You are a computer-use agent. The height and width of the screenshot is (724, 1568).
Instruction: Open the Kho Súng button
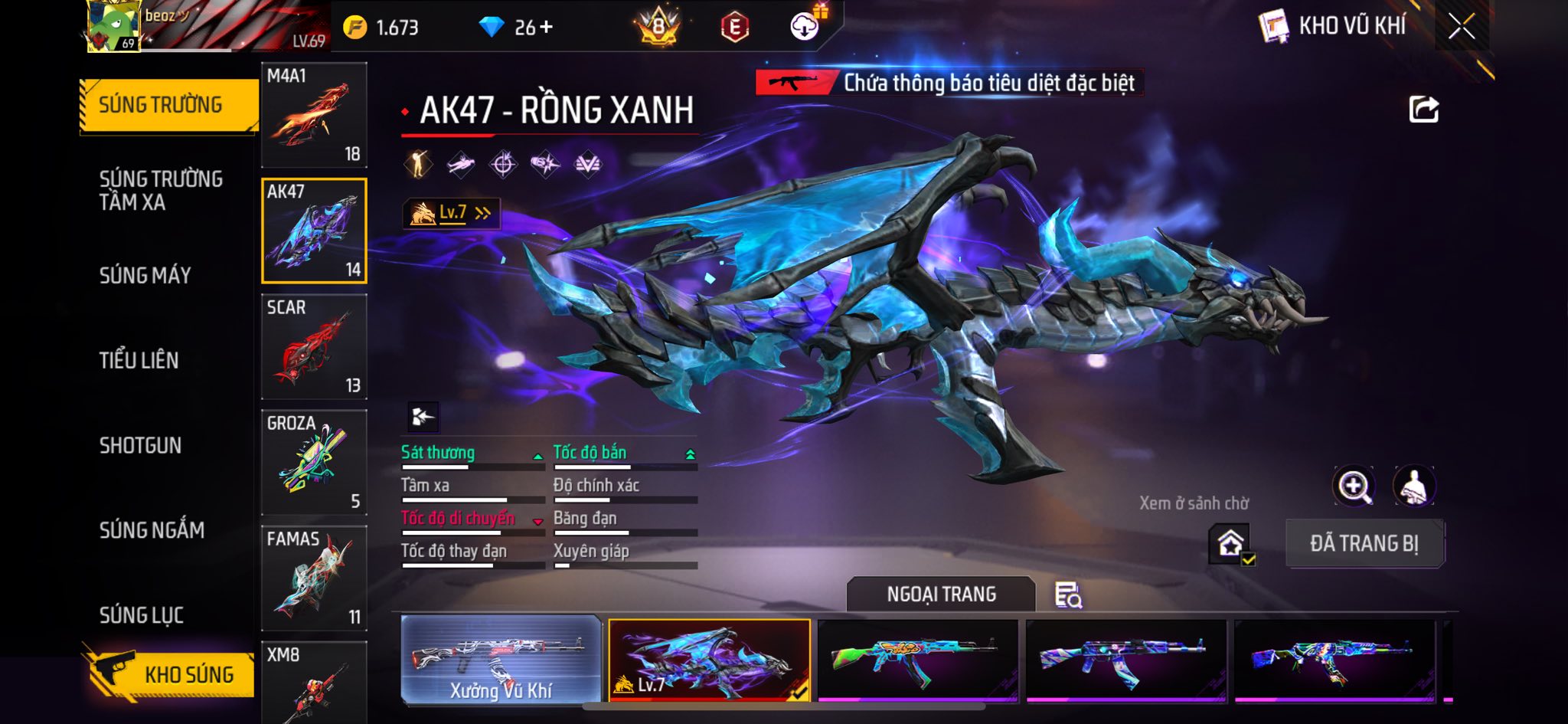pos(170,673)
